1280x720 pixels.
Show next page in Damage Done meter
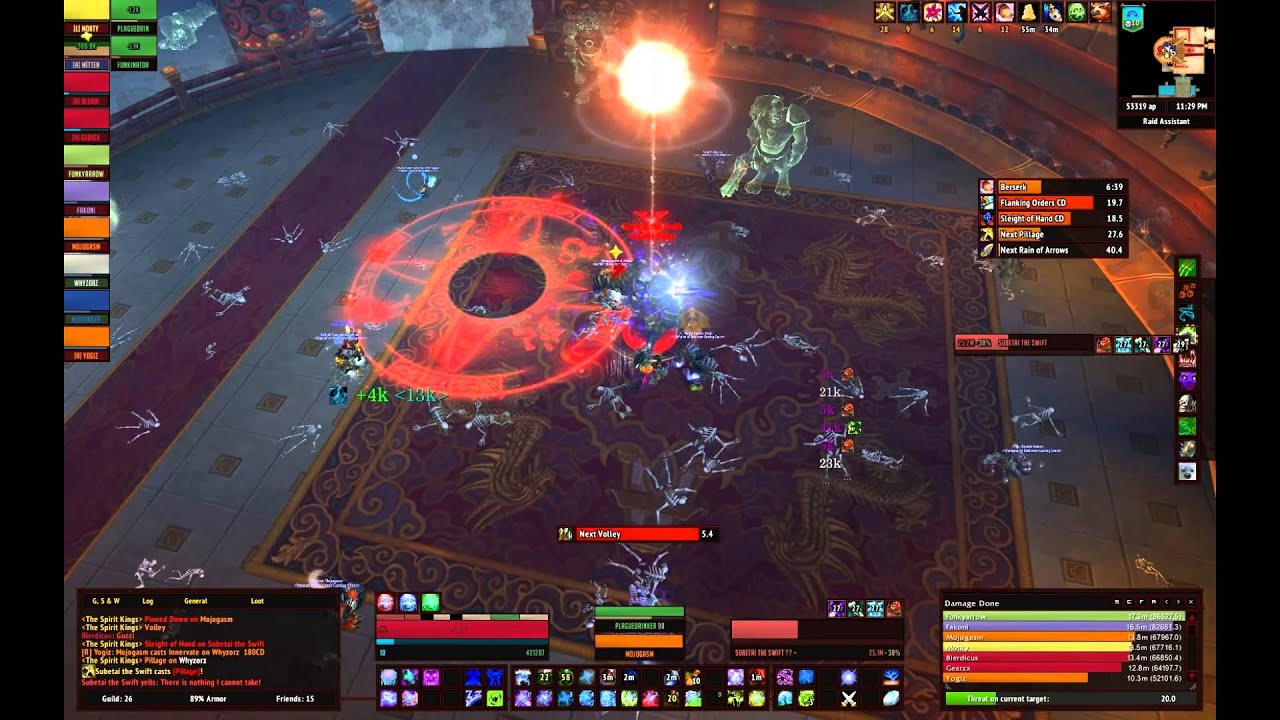pos(1177,603)
